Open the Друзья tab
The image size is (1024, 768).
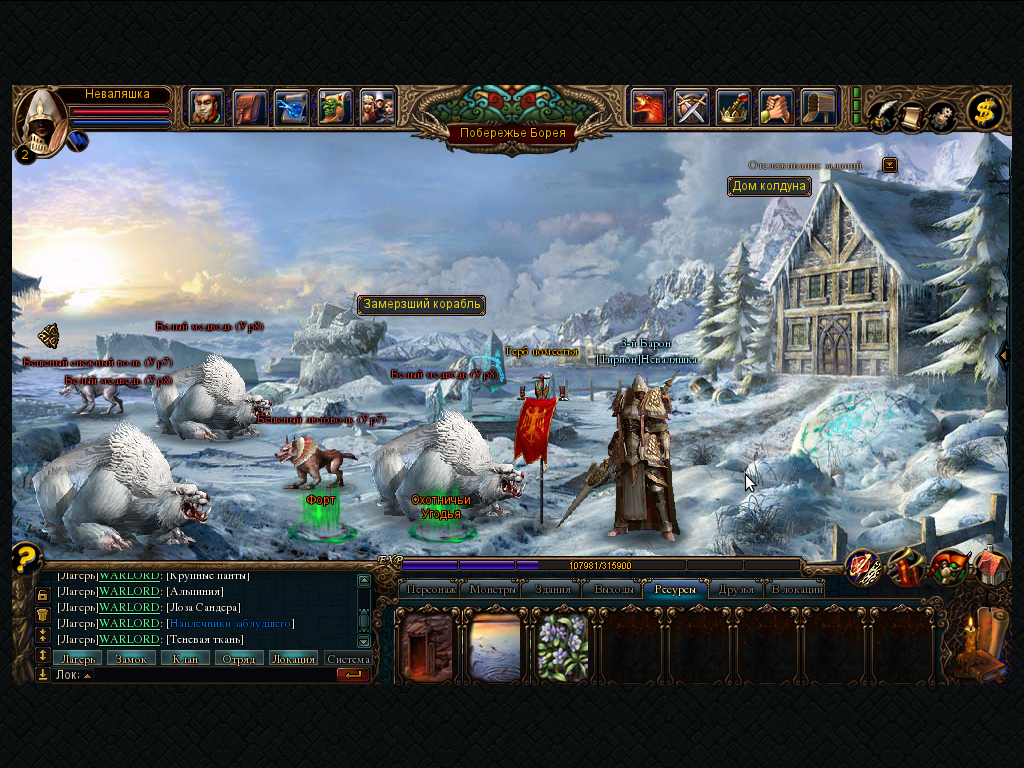737,589
